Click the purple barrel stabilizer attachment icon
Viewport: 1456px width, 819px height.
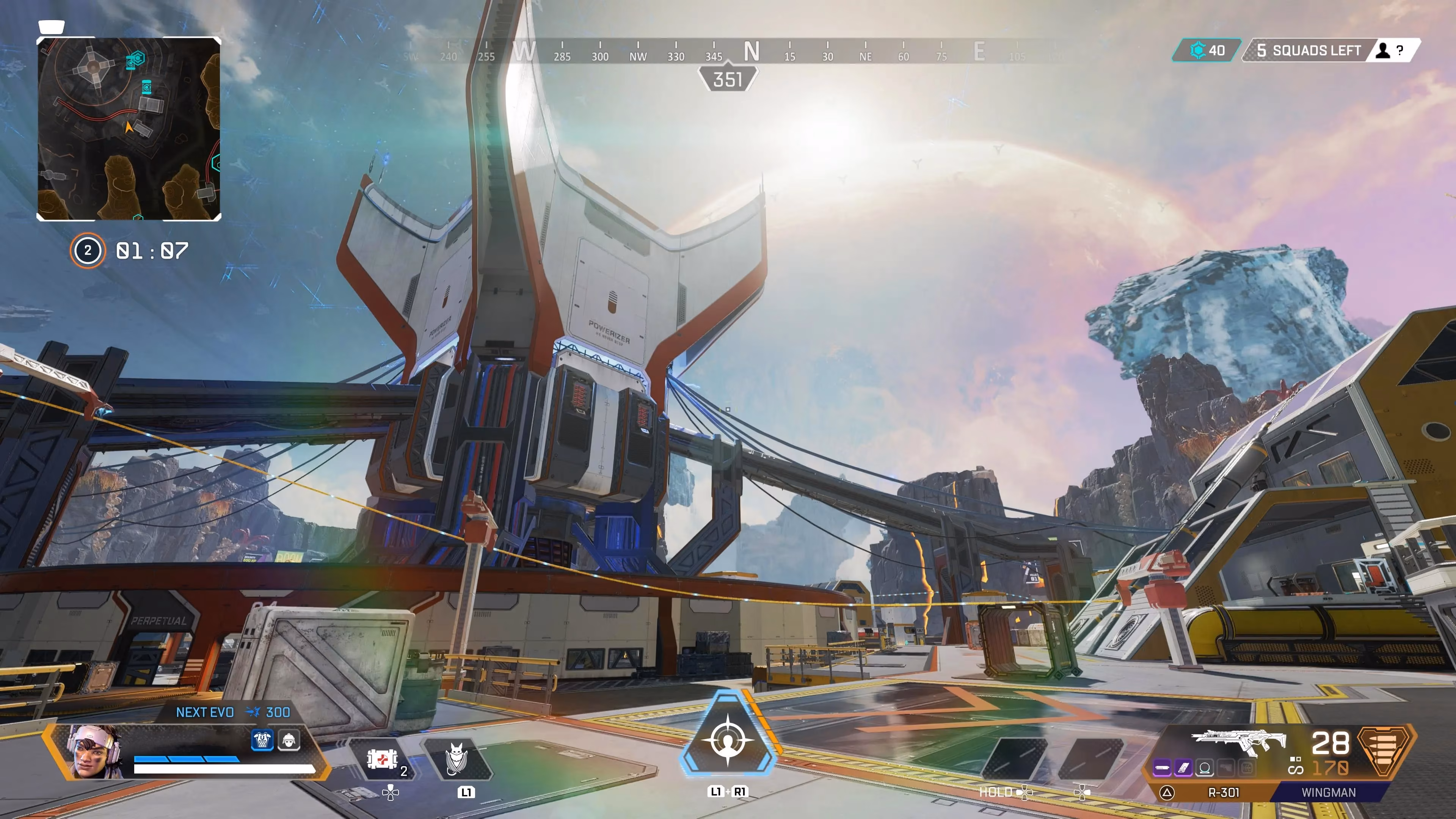1162,767
